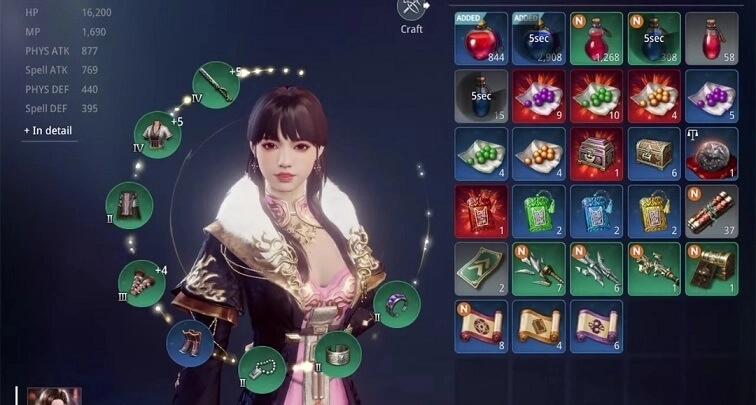756x405 pixels.
Task: Select the equipped +5 robe armor slot
Action: pos(156,134)
